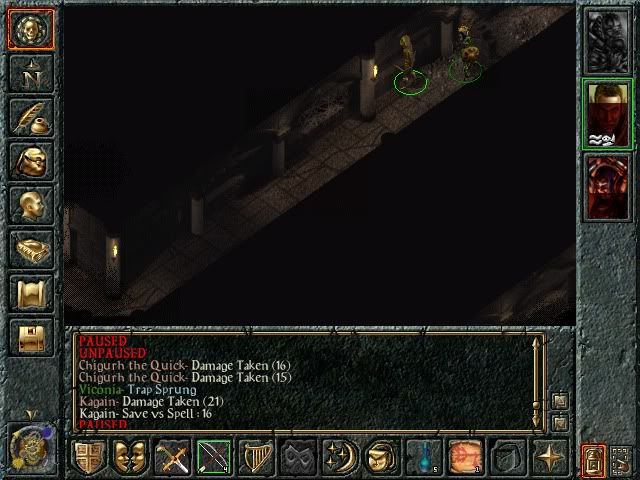Open spell casting with moon and stars icon
Screen dimensions: 640x480
(x=336, y=457)
